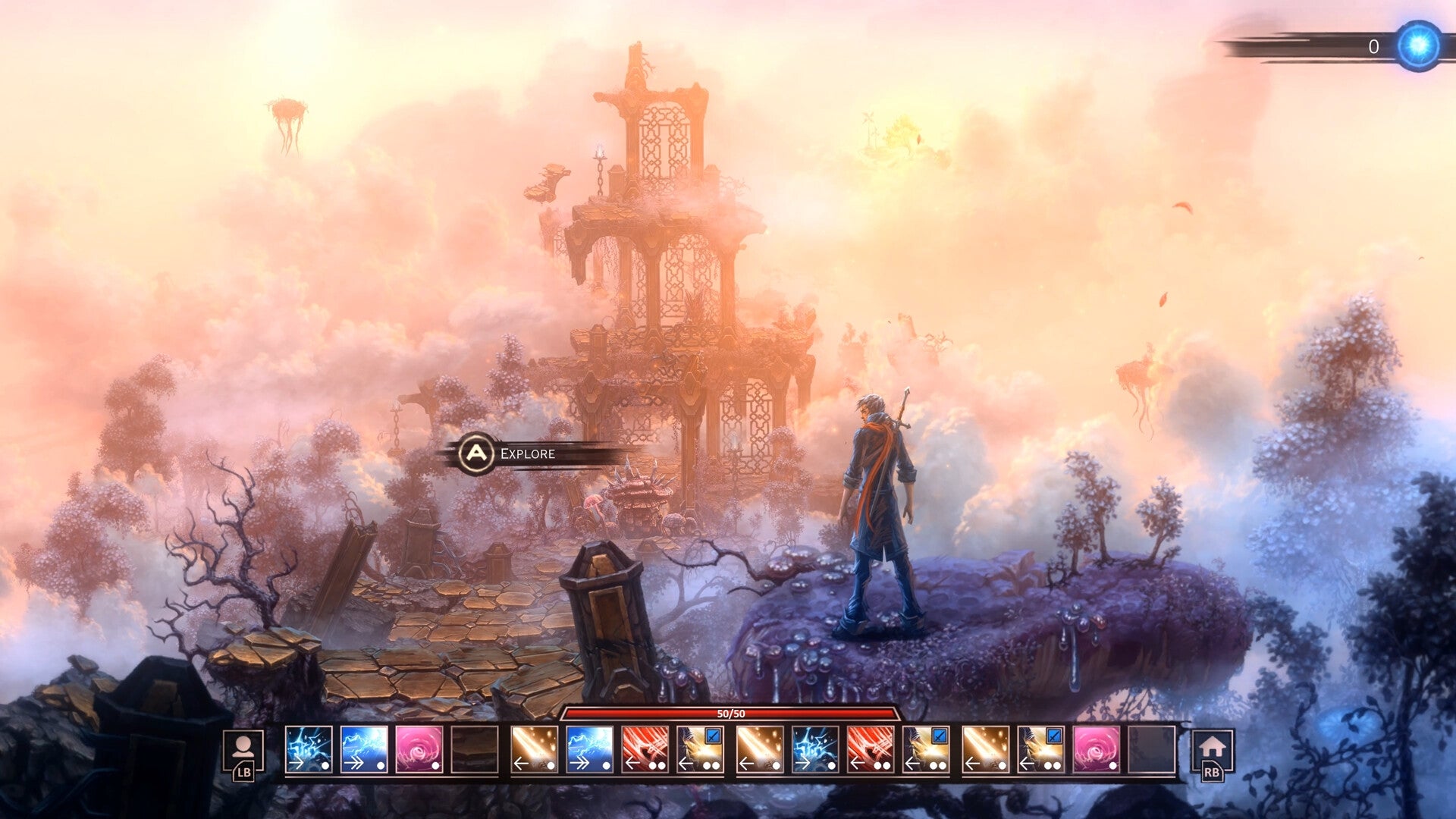
Task: Click the score counter showing 0
Action: (x=1376, y=47)
